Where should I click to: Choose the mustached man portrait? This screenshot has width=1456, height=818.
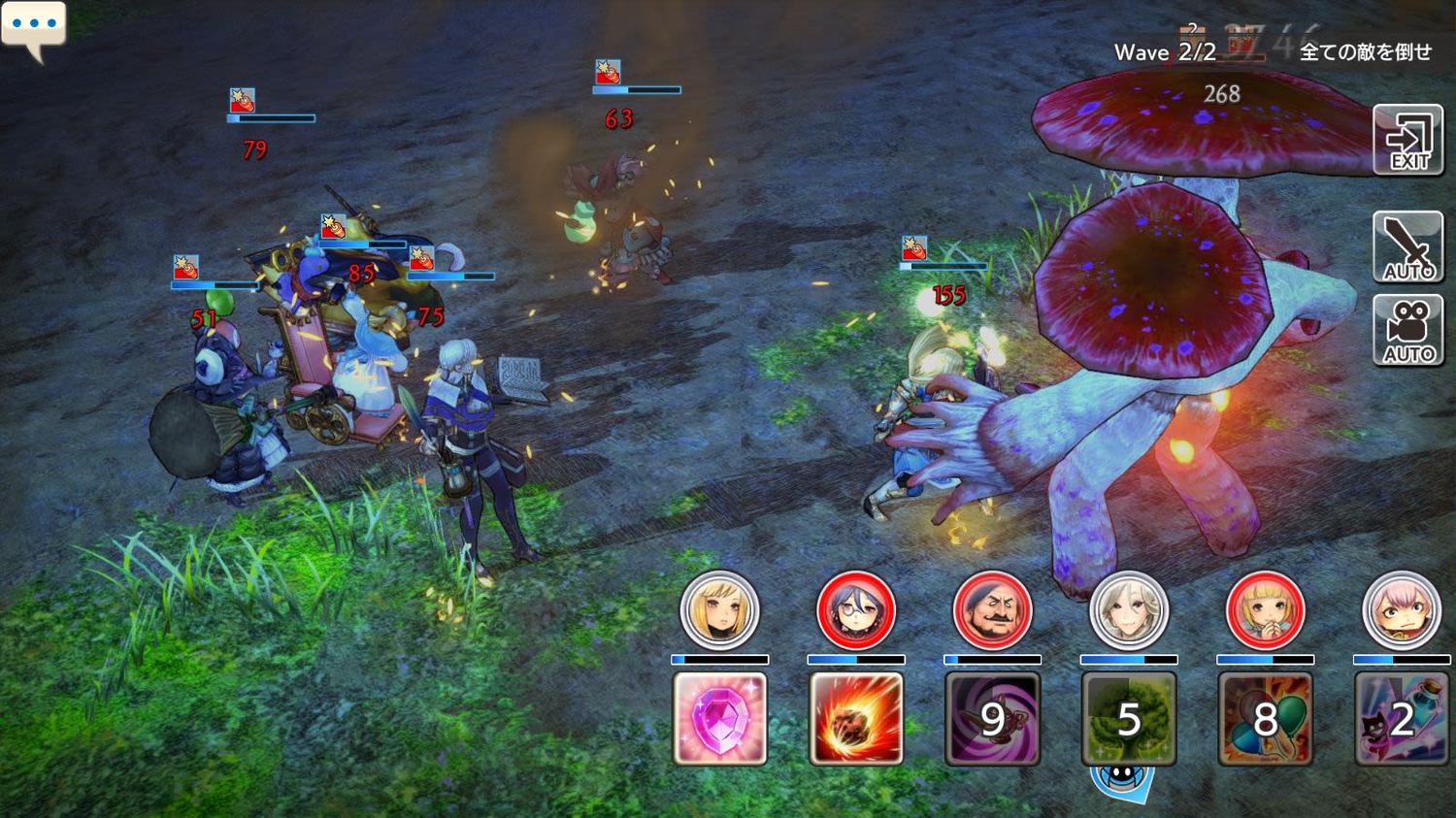[992, 610]
